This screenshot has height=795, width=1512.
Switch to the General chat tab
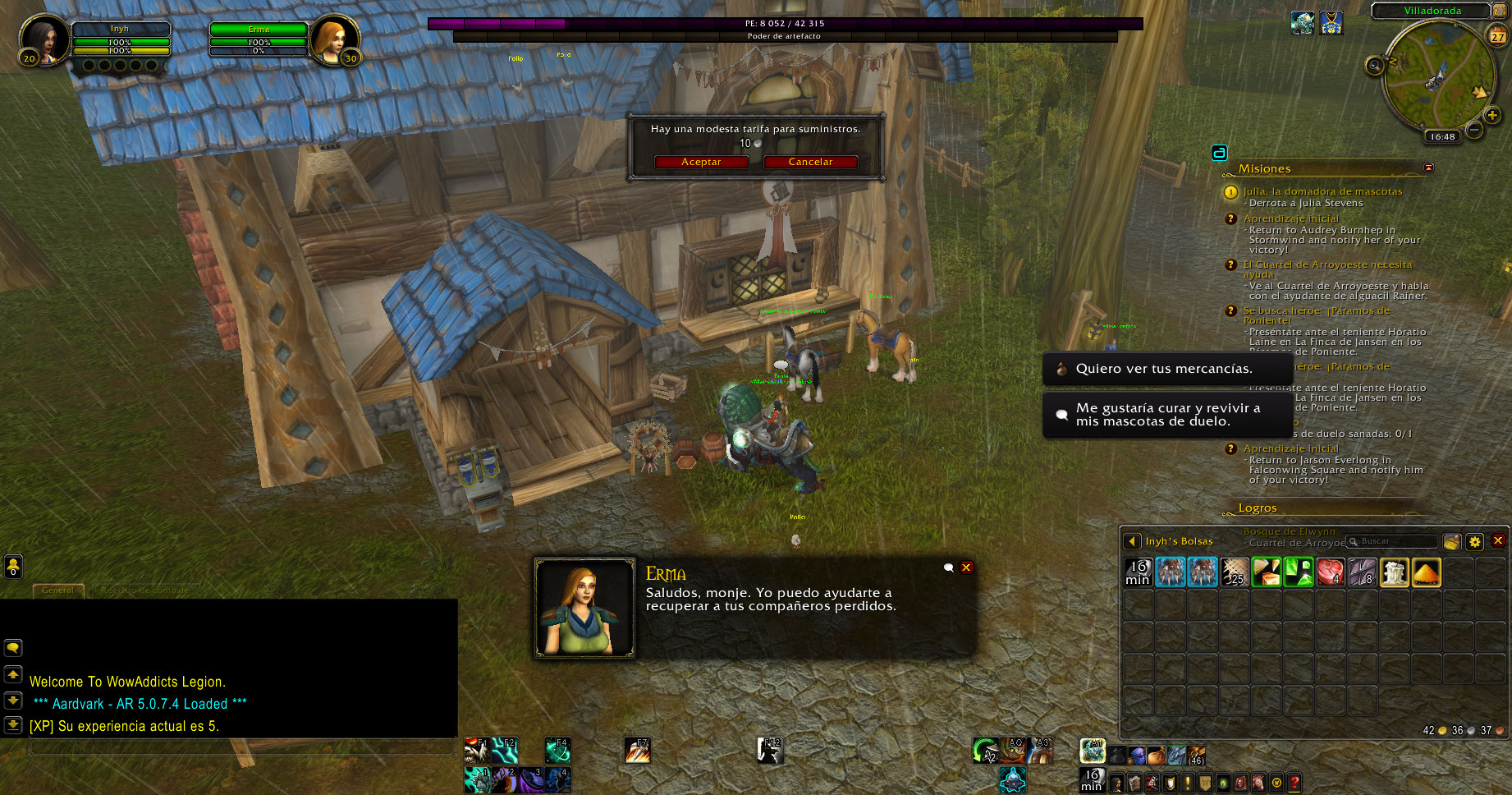[57, 590]
